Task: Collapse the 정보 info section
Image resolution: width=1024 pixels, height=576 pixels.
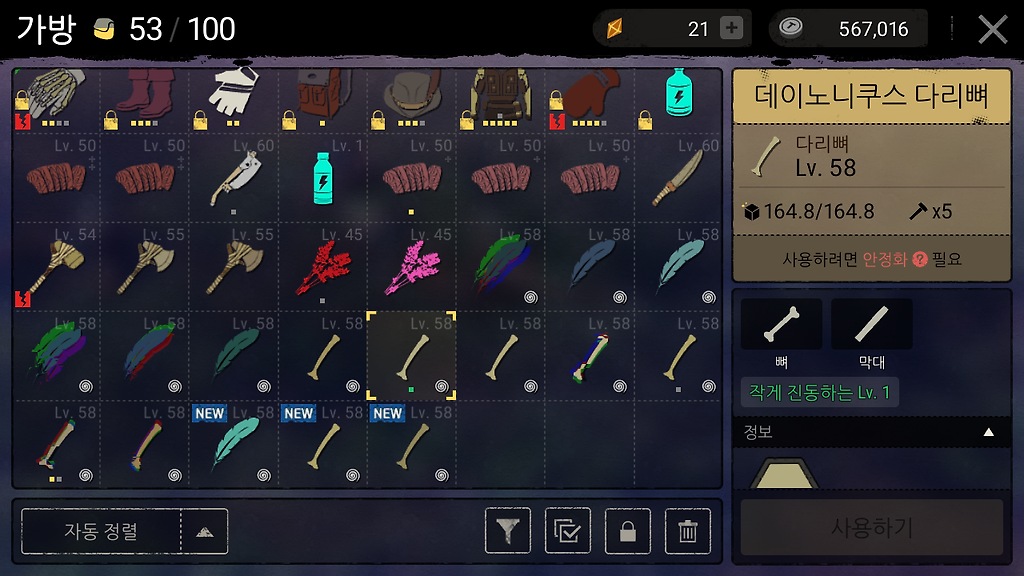Action: [989, 433]
